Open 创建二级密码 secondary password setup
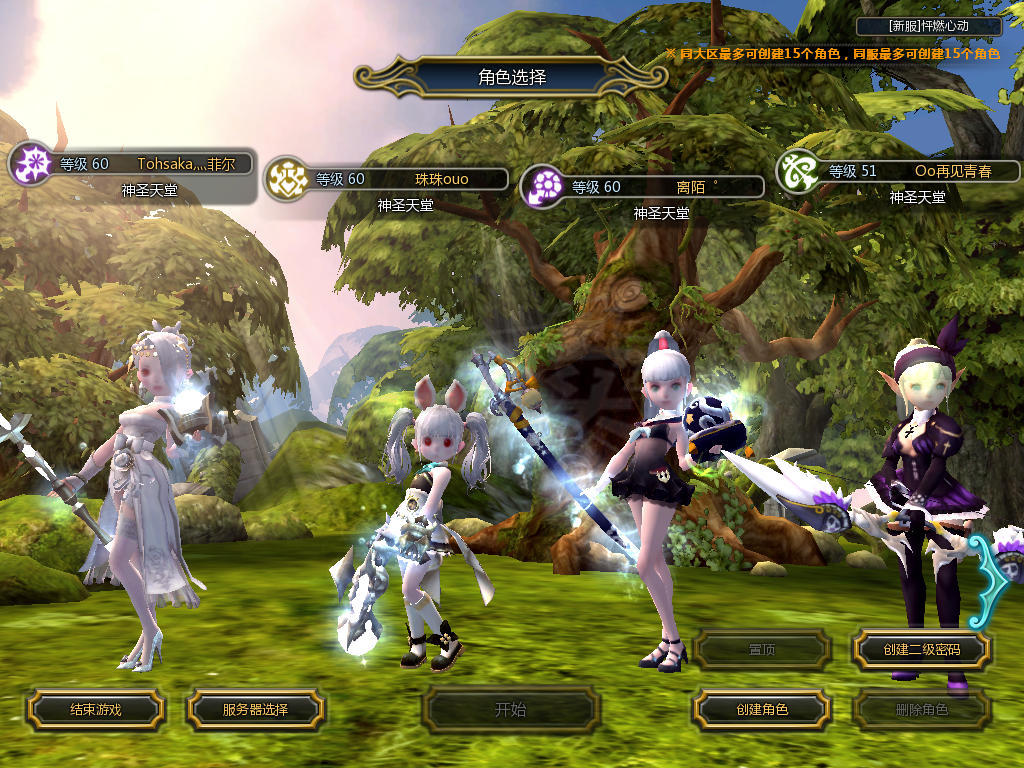This screenshot has height=768, width=1024. pos(921,650)
